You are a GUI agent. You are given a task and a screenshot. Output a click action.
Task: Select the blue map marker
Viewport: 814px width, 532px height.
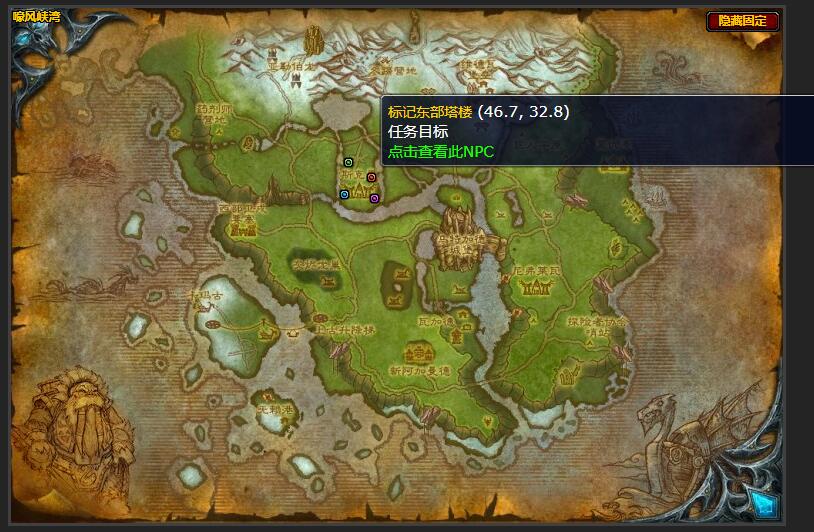(344, 194)
